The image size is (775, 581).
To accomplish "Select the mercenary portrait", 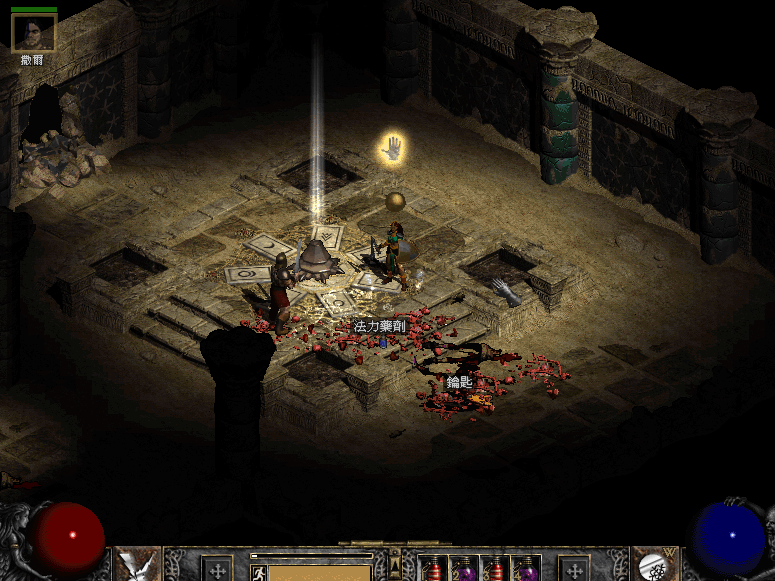I will click(33, 32).
